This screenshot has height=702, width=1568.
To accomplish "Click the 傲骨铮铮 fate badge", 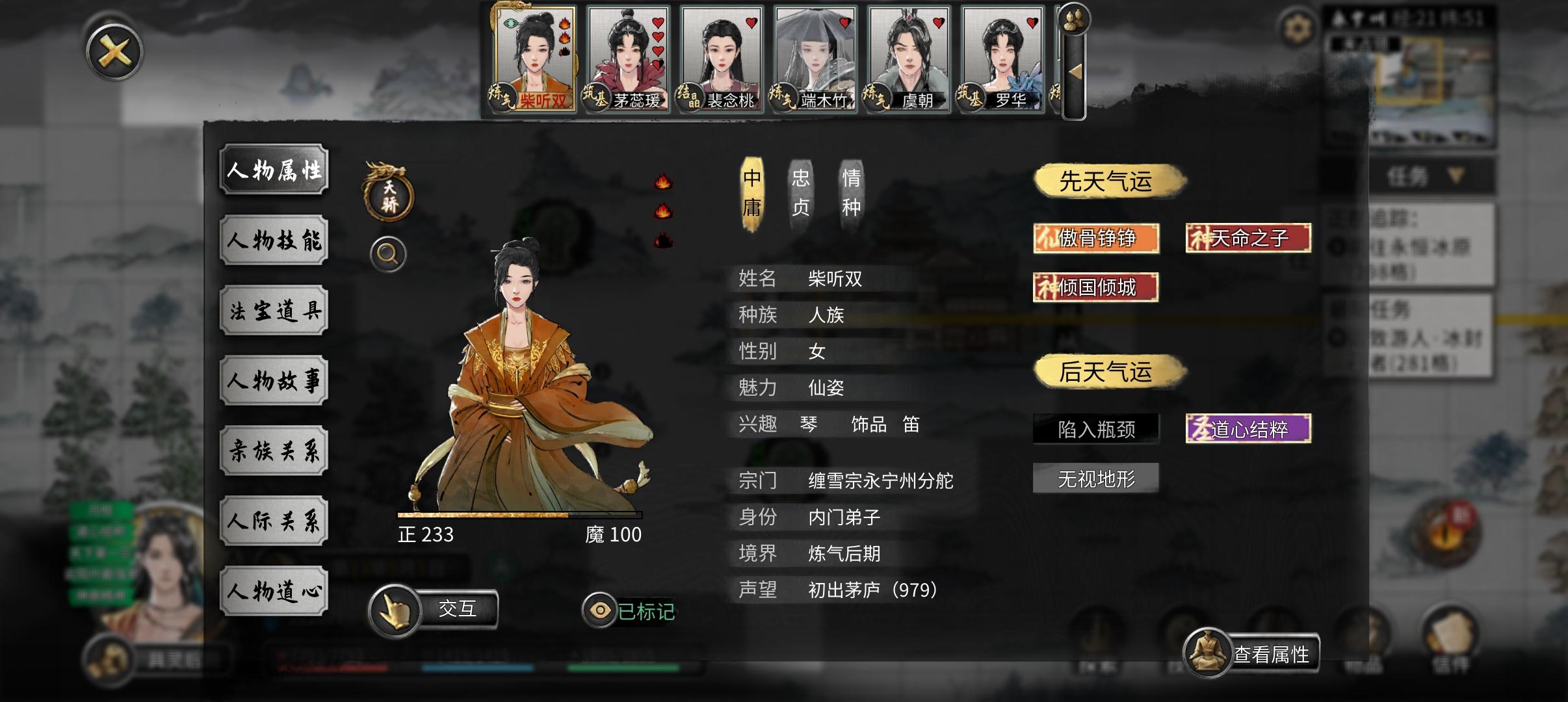I will click(1096, 238).
